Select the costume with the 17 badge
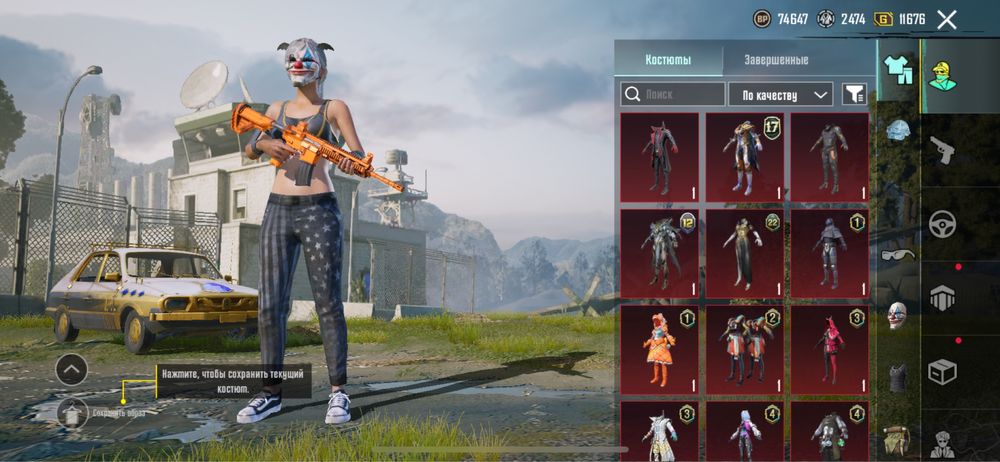This screenshot has width=1000, height=462. (x=745, y=156)
